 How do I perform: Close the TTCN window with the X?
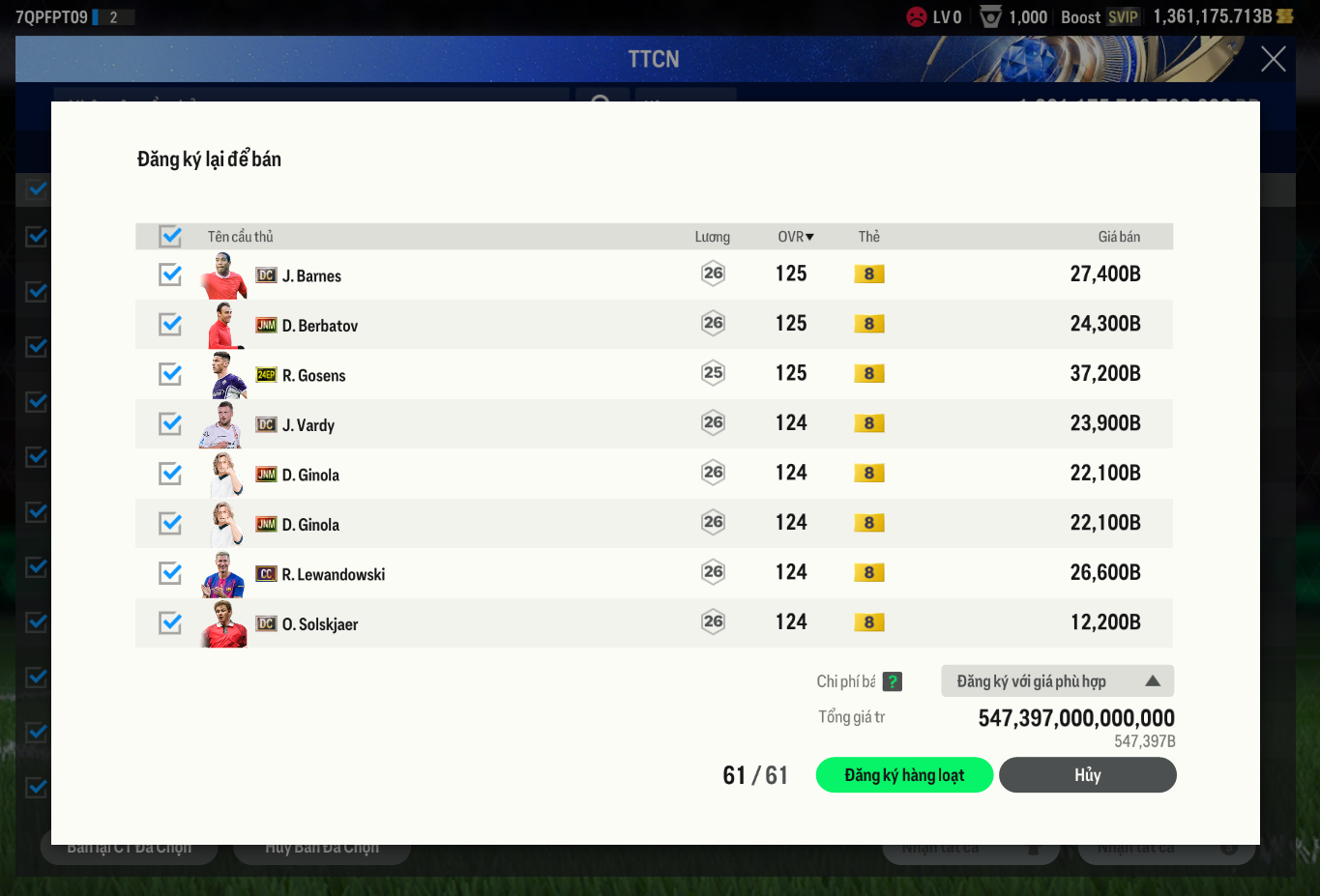coord(1273,59)
